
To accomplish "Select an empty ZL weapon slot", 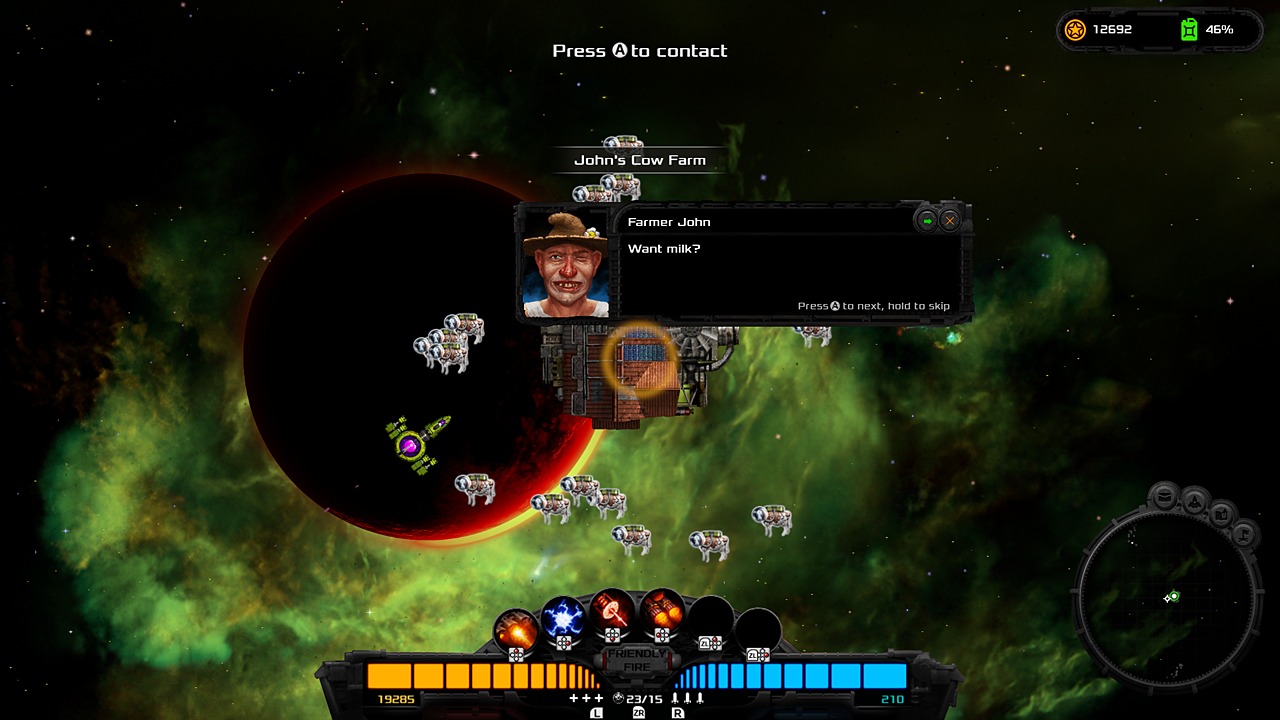I will 710,618.
